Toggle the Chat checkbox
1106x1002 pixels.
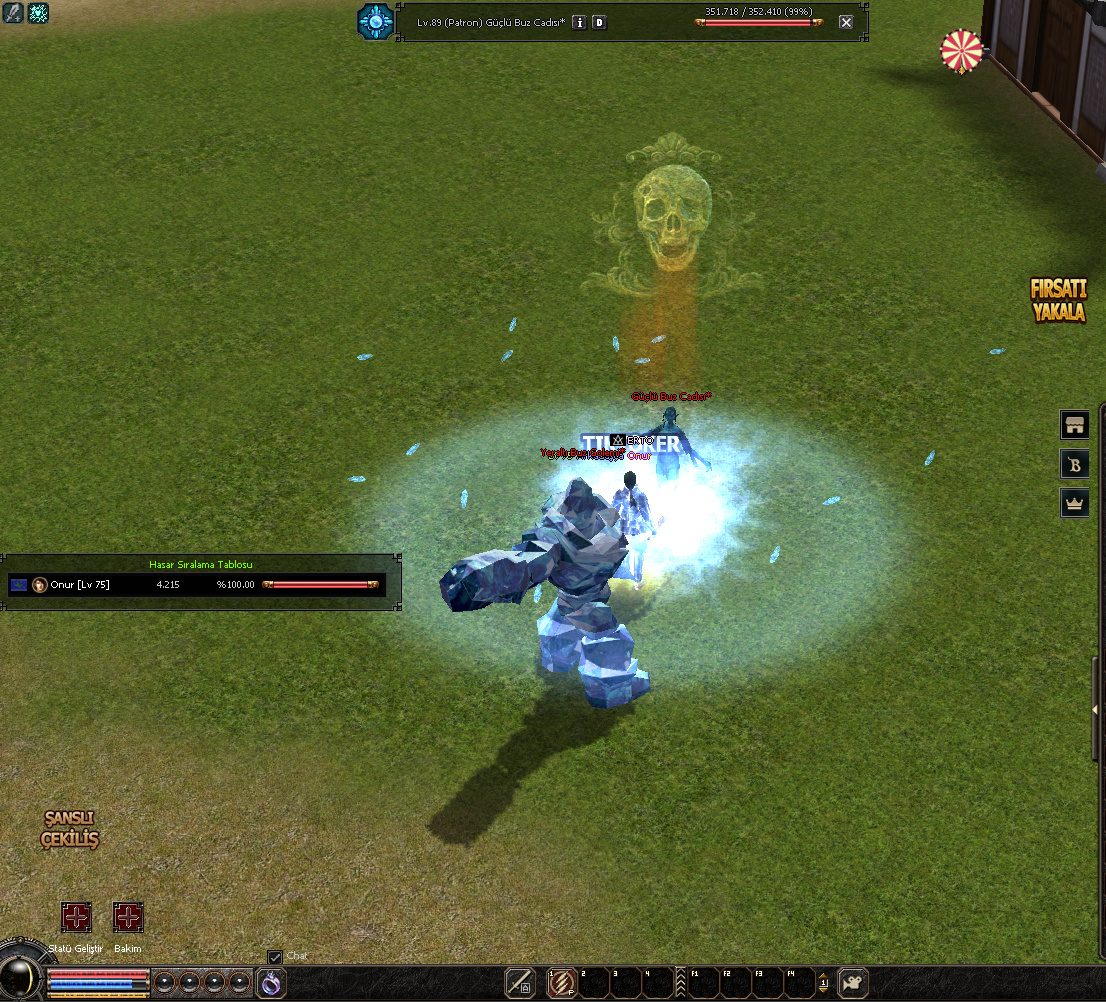[x=275, y=957]
